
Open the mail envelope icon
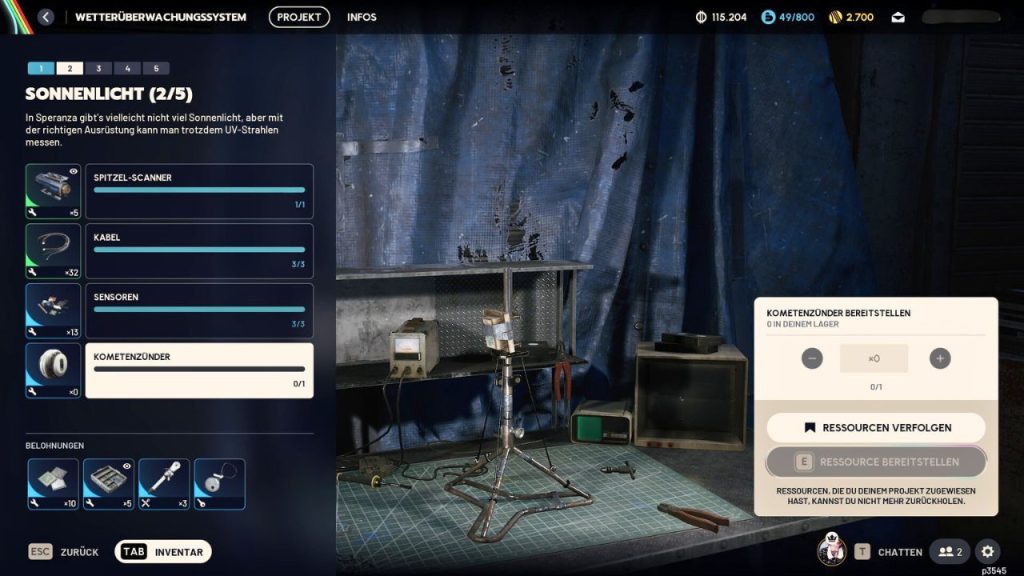[x=898, y=17]
